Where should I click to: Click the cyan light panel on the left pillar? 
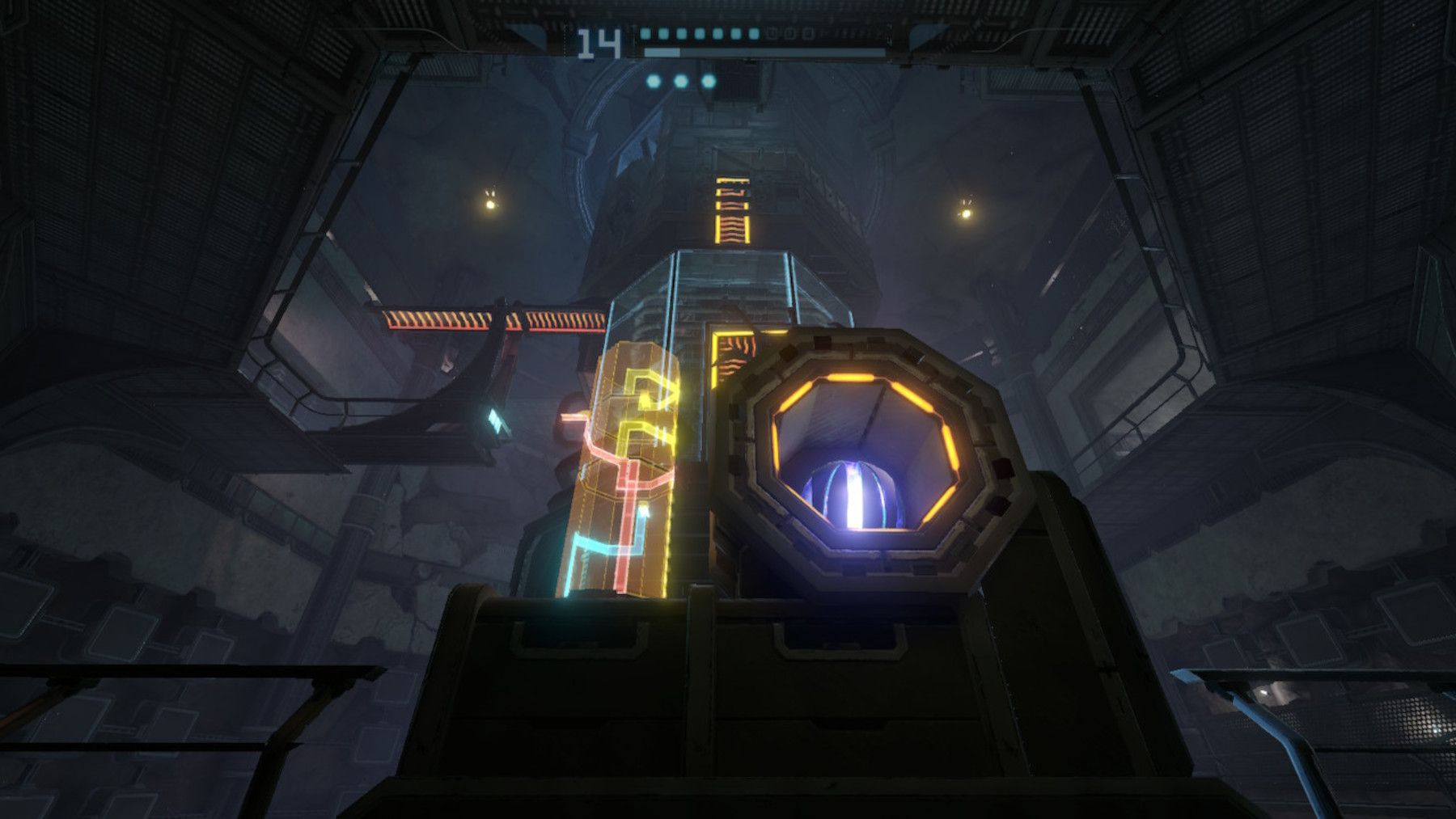(x=497, y=421)
